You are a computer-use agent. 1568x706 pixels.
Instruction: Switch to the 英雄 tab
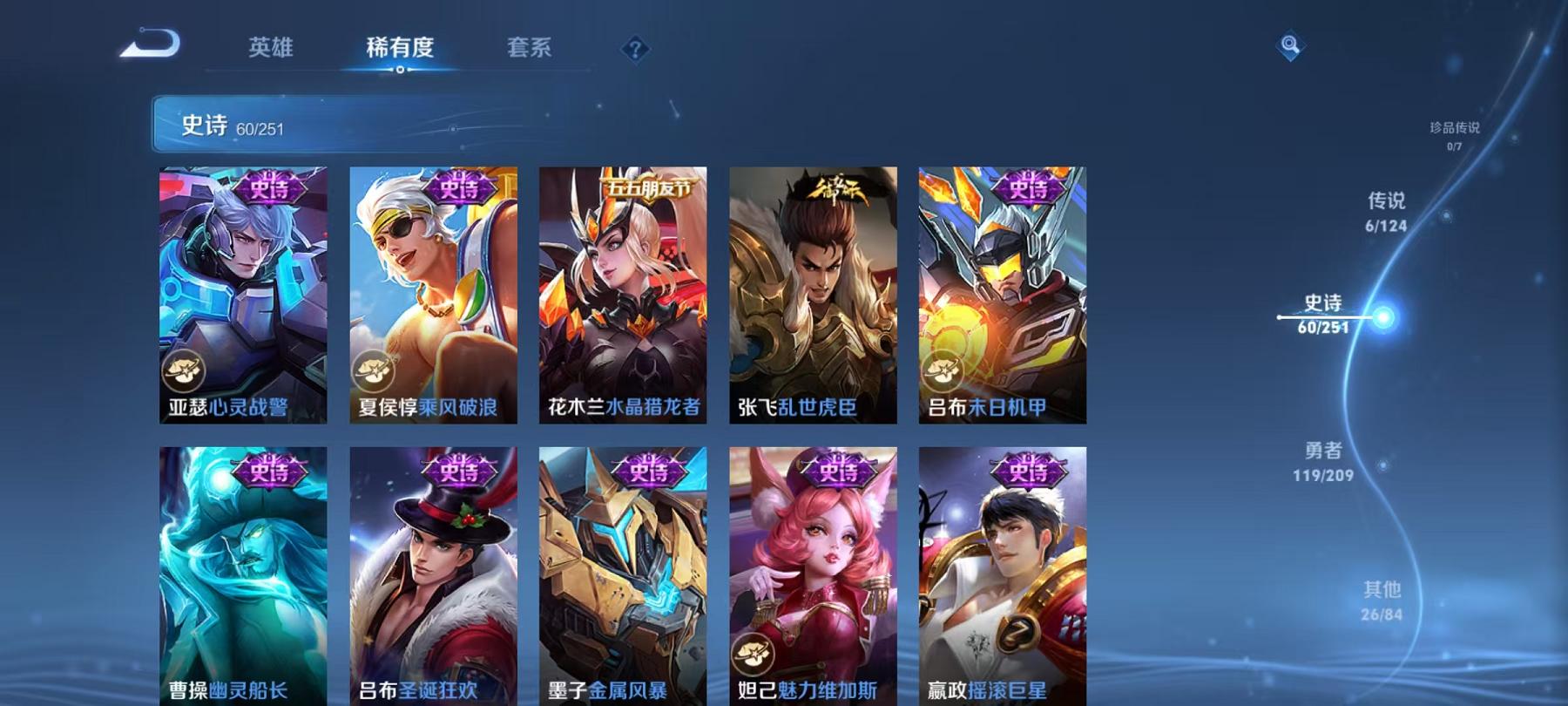point(270,50)
